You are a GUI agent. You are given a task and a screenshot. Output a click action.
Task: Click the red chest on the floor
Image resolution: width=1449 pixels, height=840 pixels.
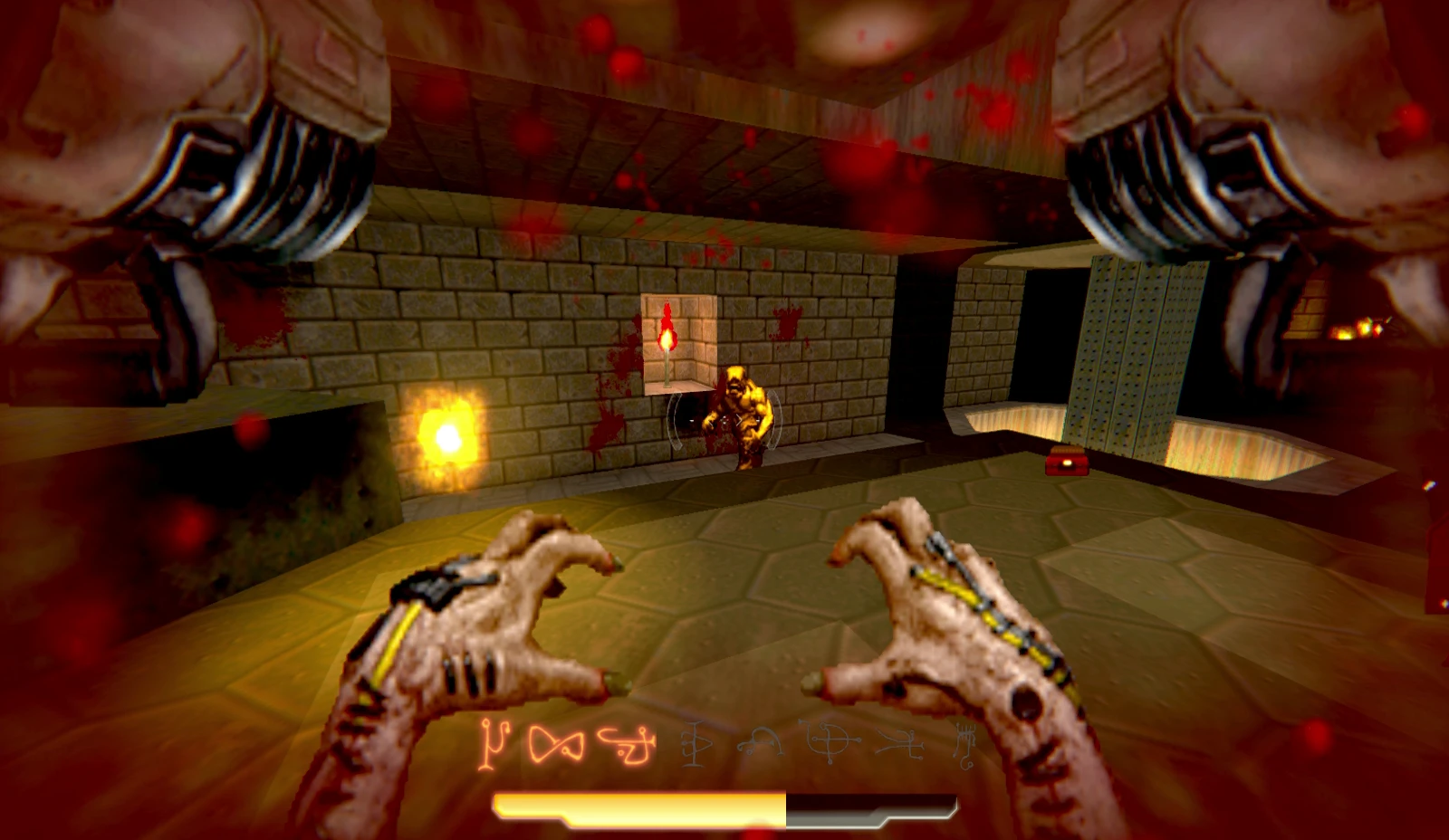coord(1065,462)
